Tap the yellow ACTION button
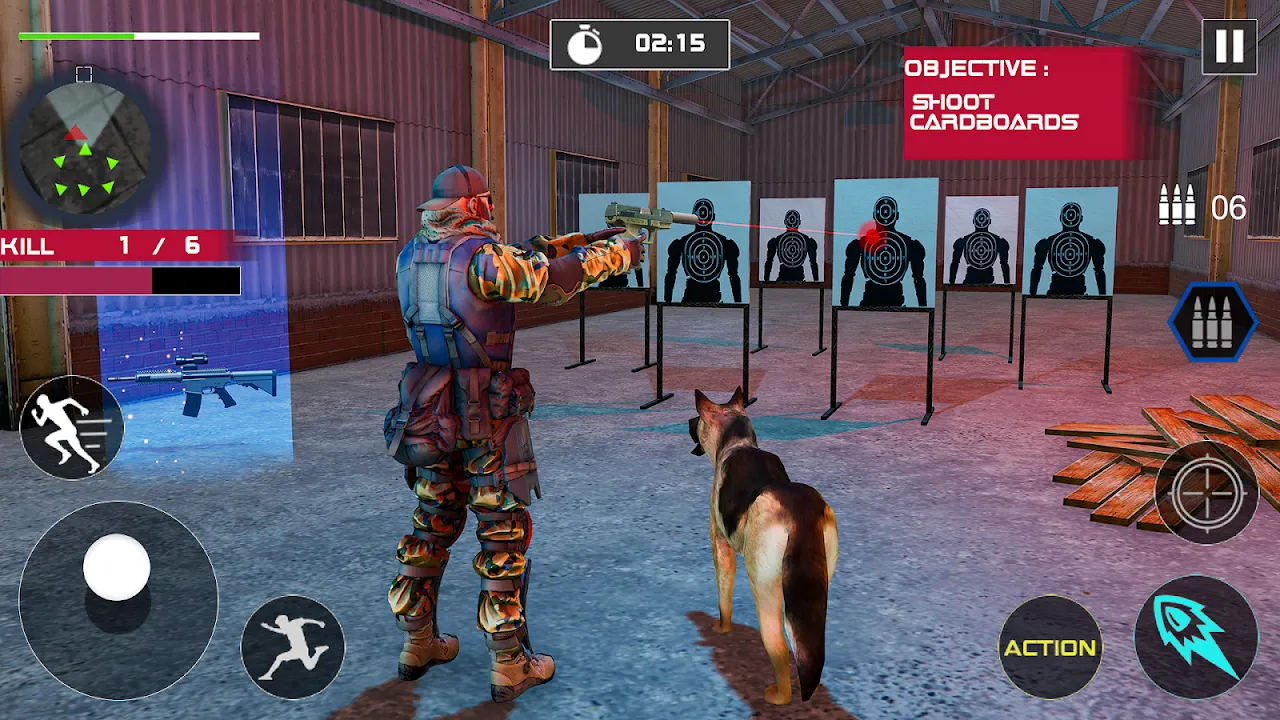 1050,647
